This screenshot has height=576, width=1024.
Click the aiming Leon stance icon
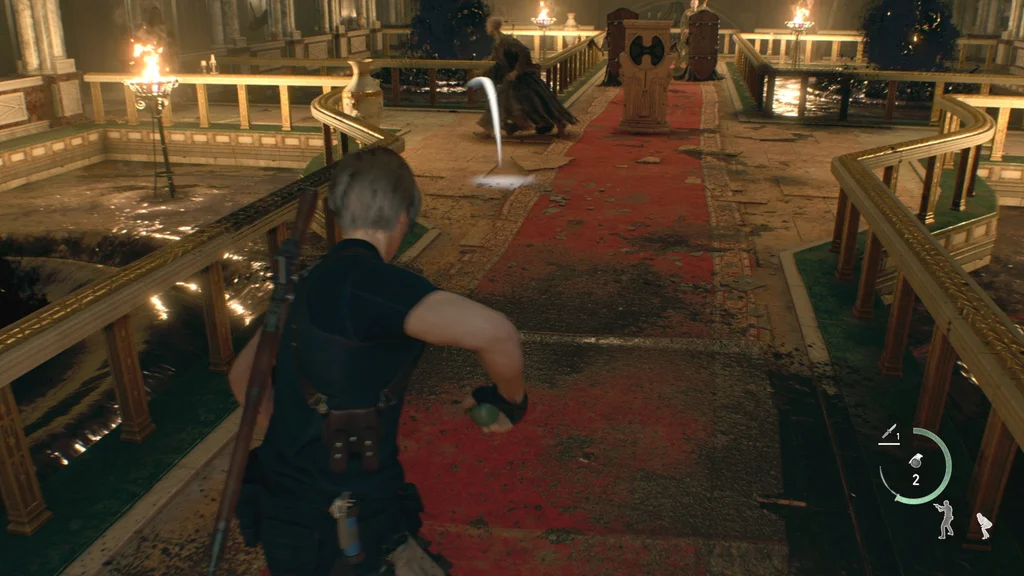tap(943, 519)
